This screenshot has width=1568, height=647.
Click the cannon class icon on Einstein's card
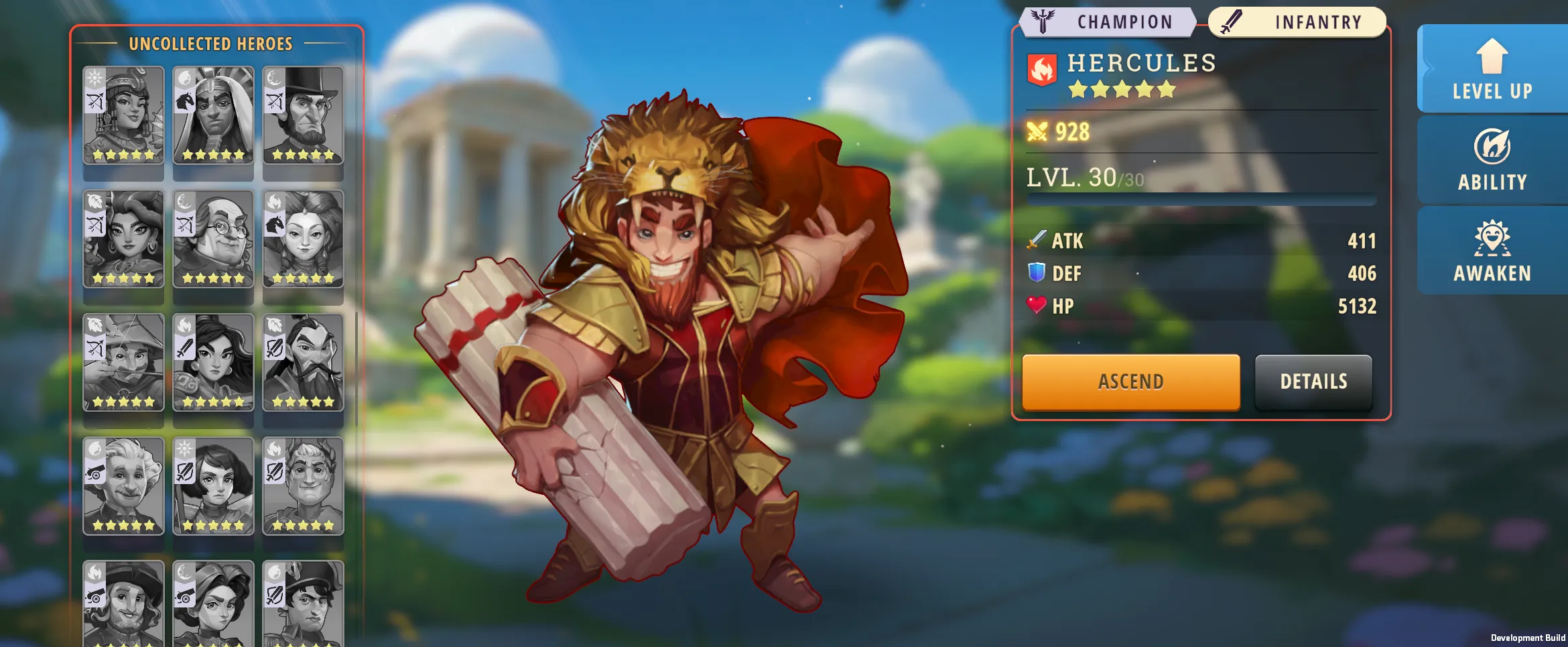pos(94,471)
